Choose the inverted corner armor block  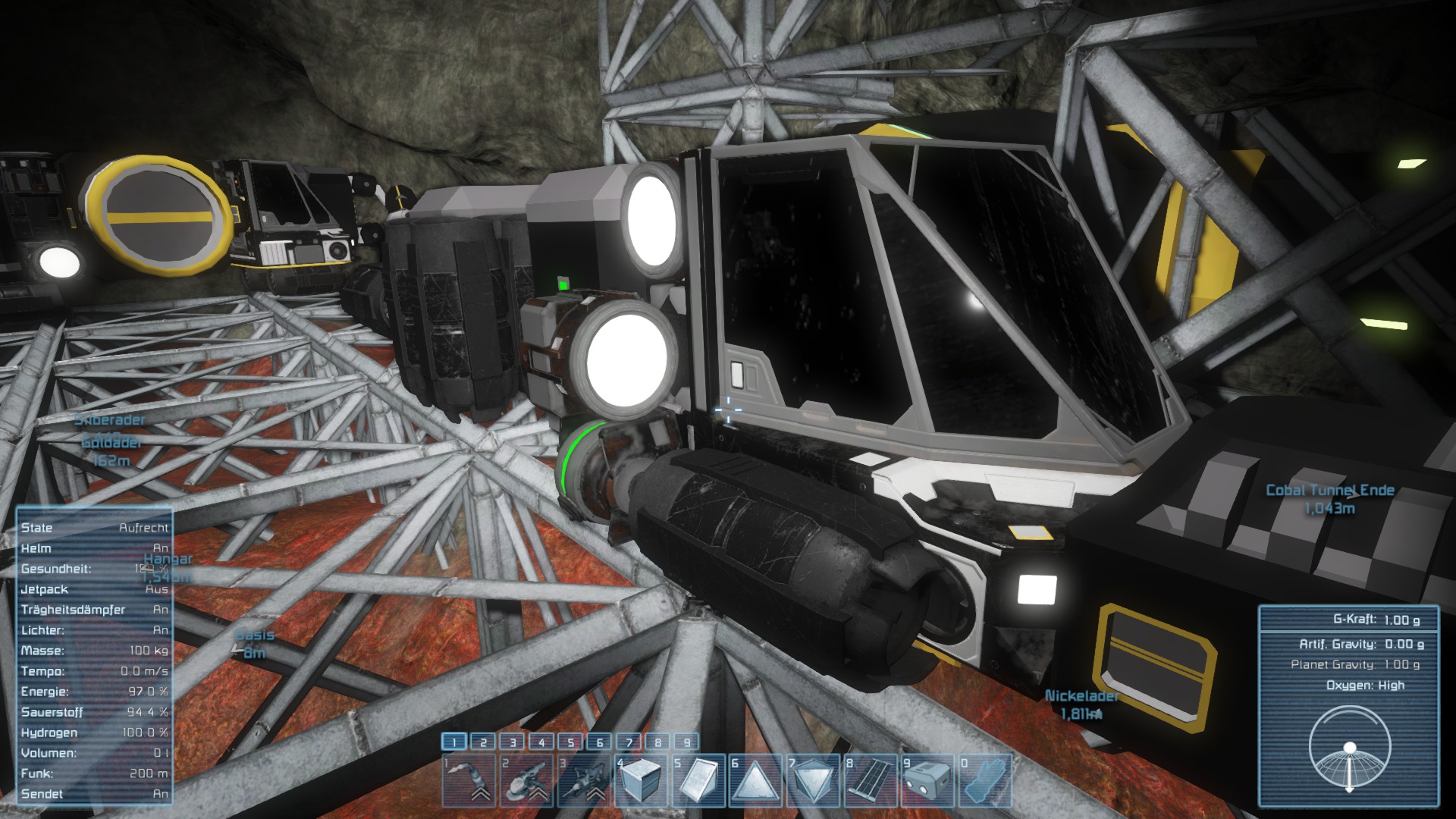(814, 780)
